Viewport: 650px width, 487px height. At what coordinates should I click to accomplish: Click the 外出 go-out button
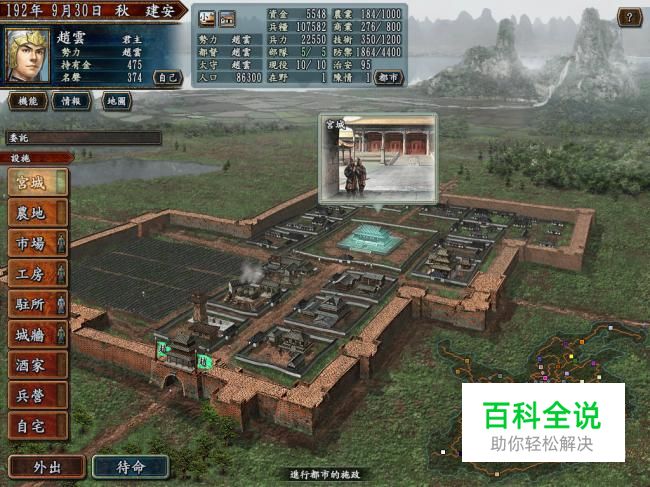coord(46,467)
